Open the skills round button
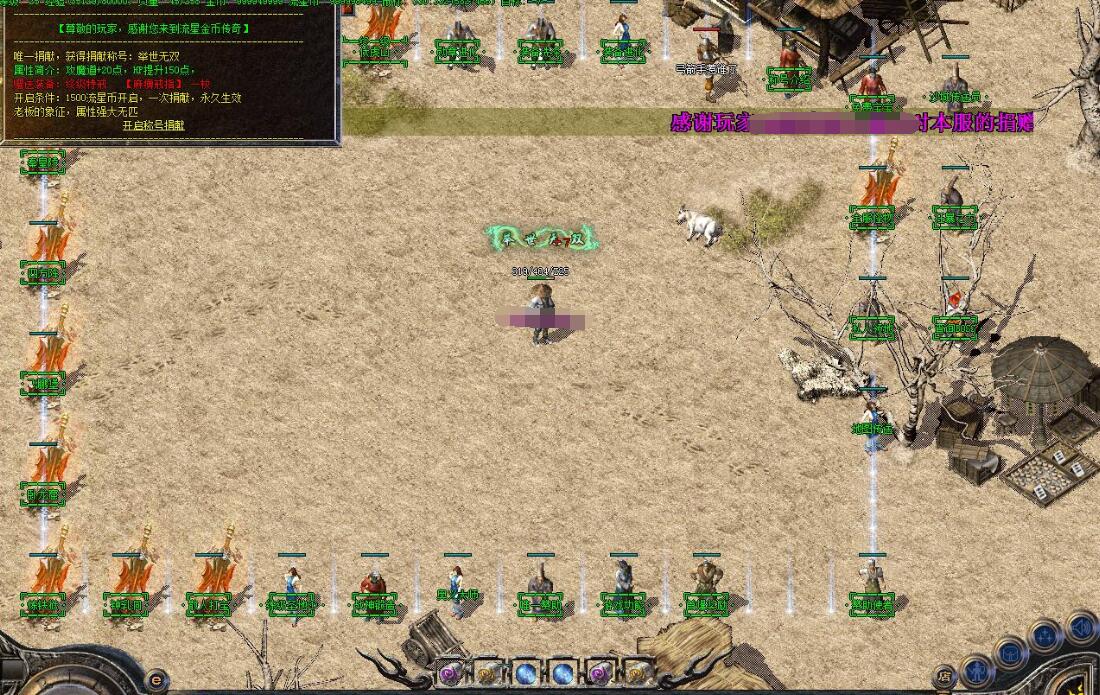 point(1045,635)
